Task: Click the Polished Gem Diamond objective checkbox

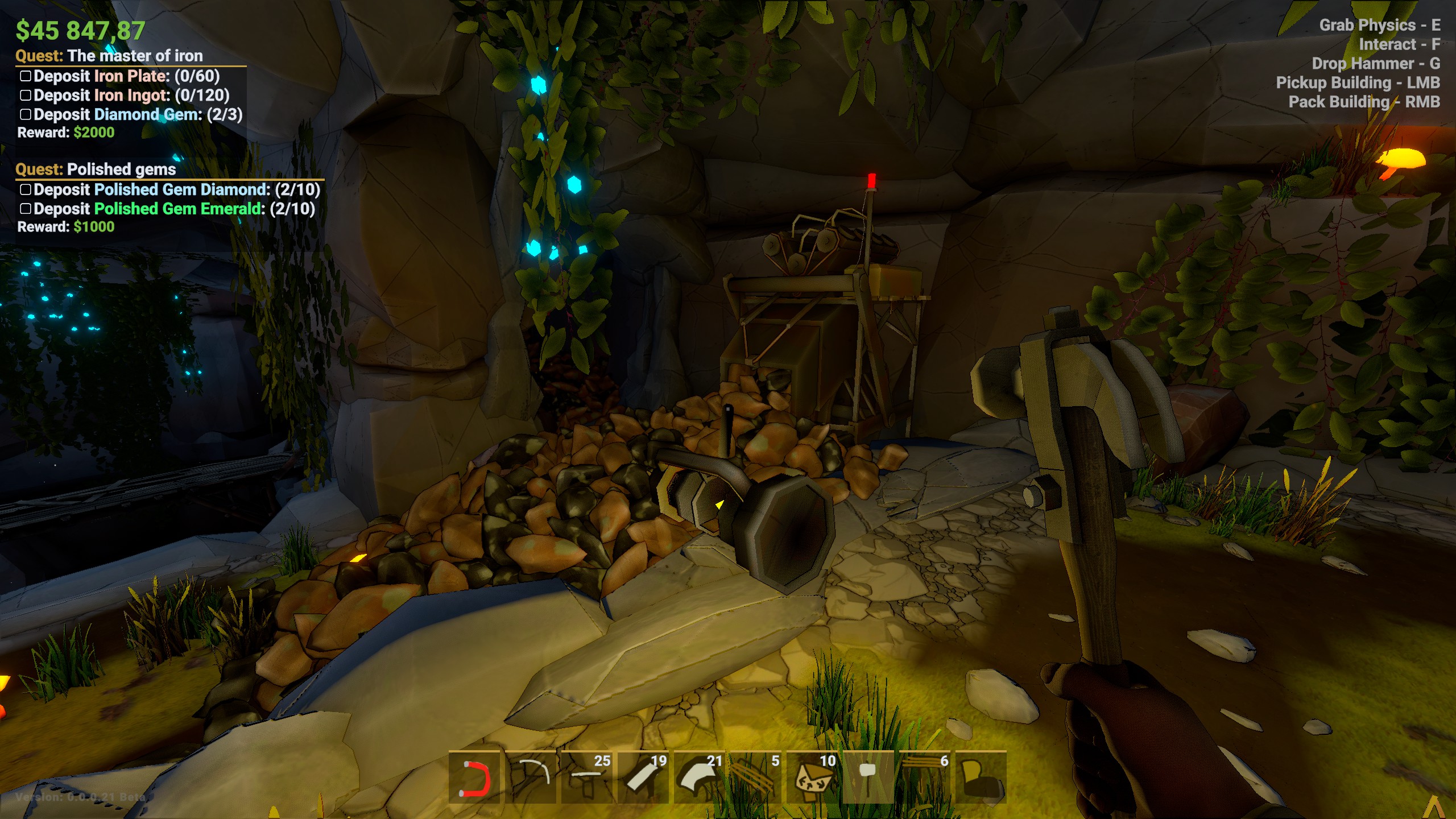Action: (26, 190)
